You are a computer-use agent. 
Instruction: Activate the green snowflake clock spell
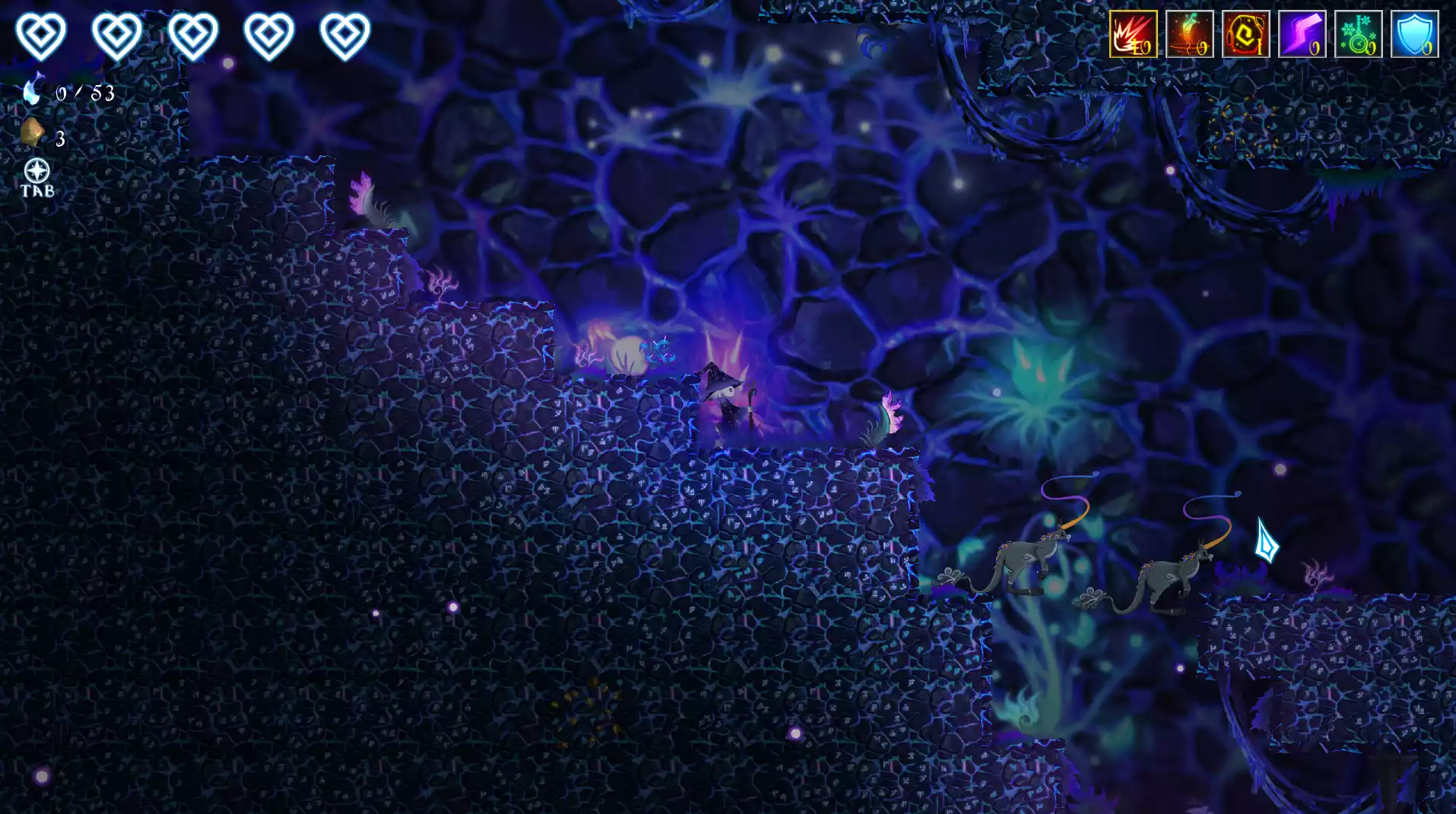click(1358, 34)
